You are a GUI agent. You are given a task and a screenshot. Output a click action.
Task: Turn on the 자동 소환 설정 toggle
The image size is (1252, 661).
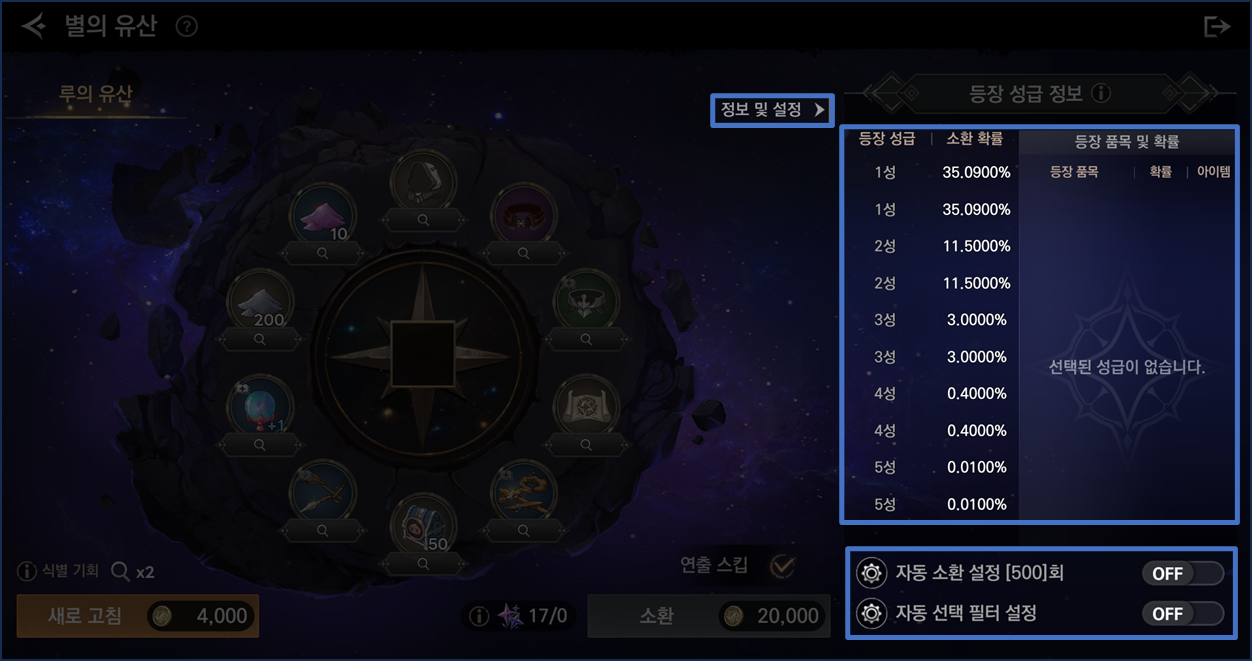coord(1183,573)
